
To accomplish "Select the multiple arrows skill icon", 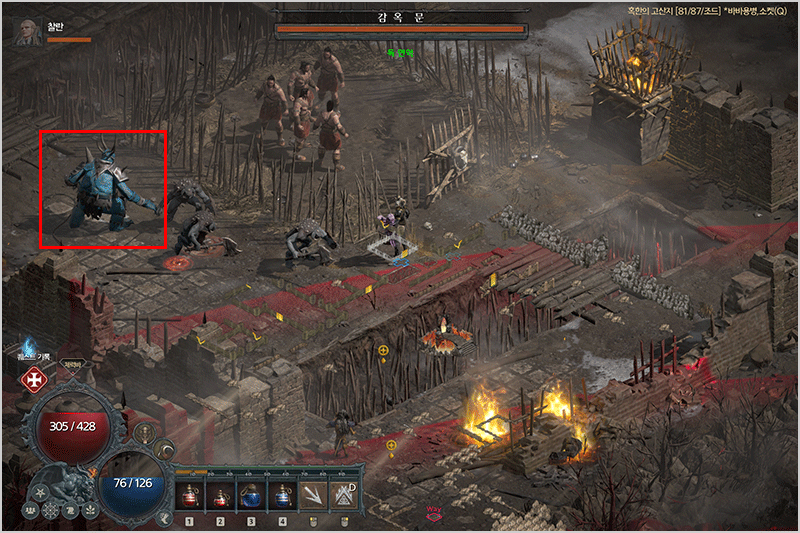I will (314, 495).
